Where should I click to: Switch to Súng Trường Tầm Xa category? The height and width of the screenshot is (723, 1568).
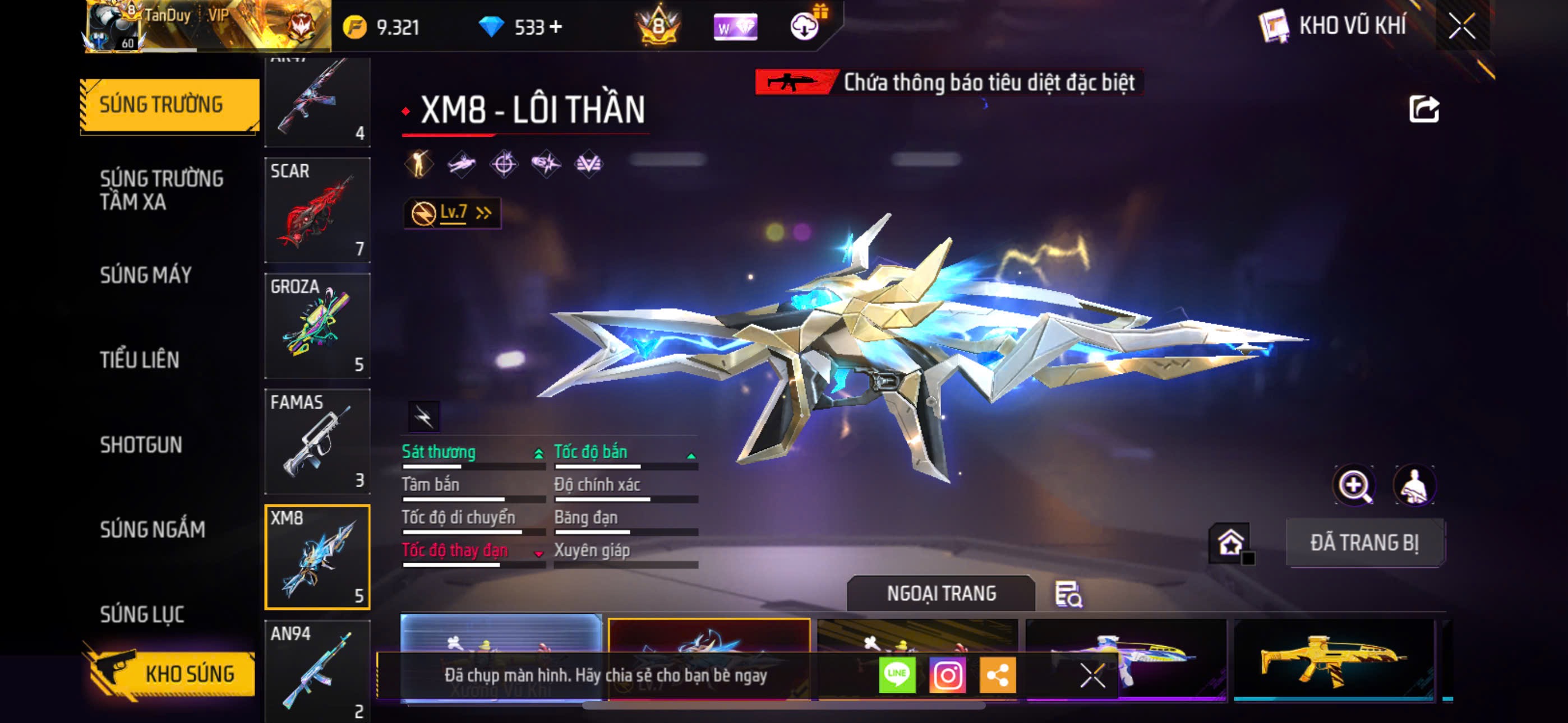[162, 190]
